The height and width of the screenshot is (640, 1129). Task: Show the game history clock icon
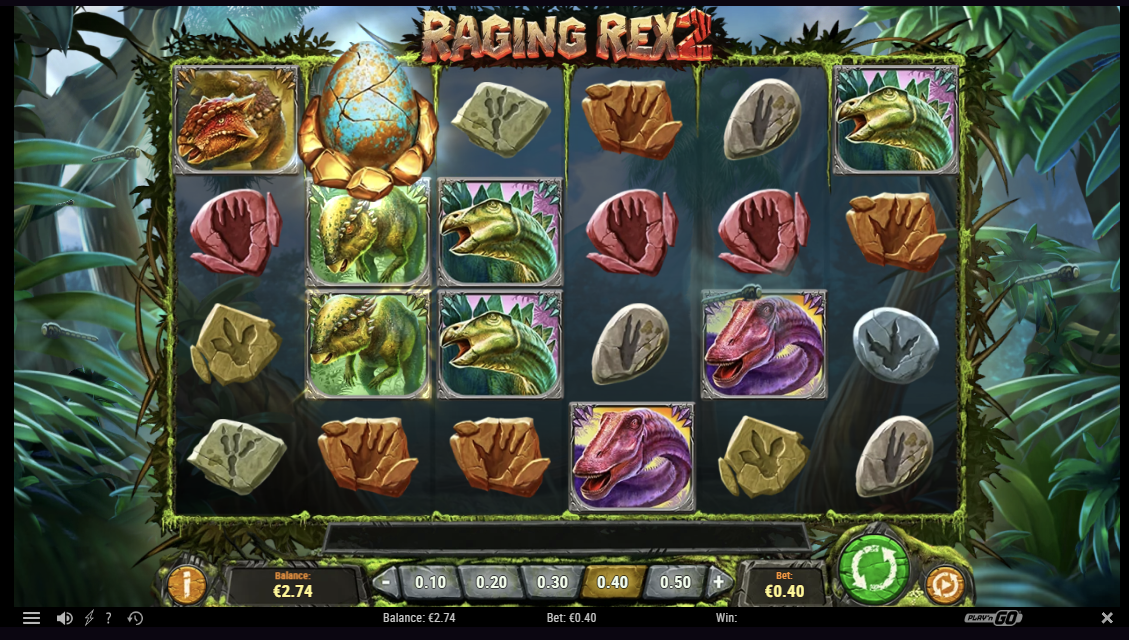(x=135, y=618)
